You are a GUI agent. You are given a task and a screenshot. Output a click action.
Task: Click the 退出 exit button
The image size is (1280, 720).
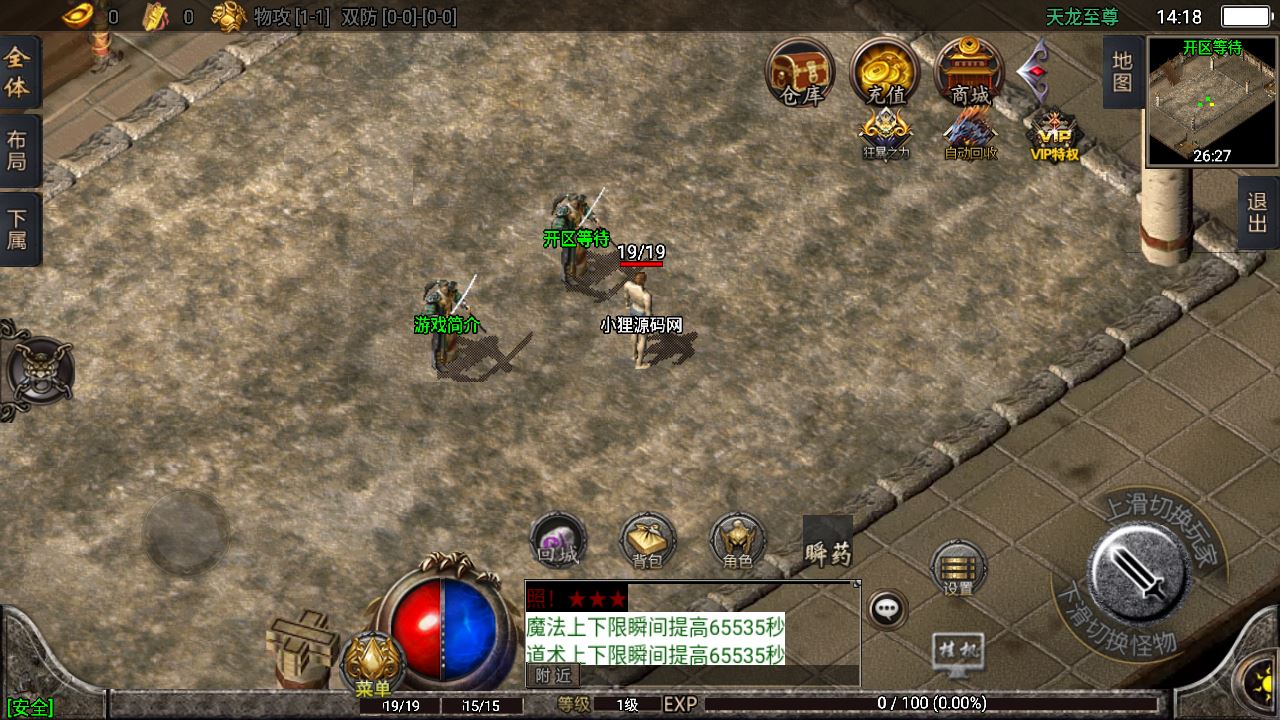click(1257, 213)
